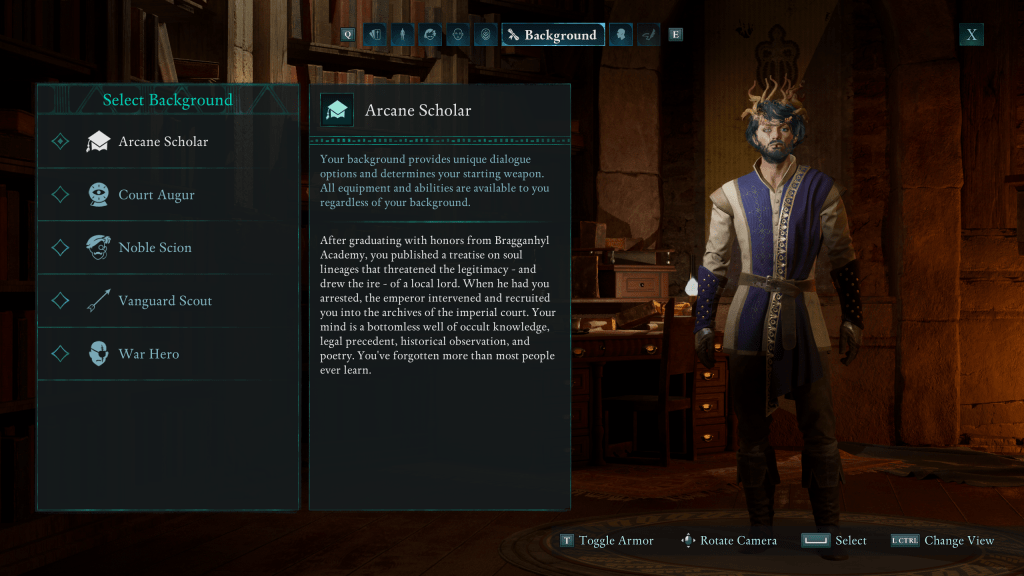Viewport: 1024px width, 576px height.
Task: Open the fingerprint-shaped tab
Action: (485, 35)
